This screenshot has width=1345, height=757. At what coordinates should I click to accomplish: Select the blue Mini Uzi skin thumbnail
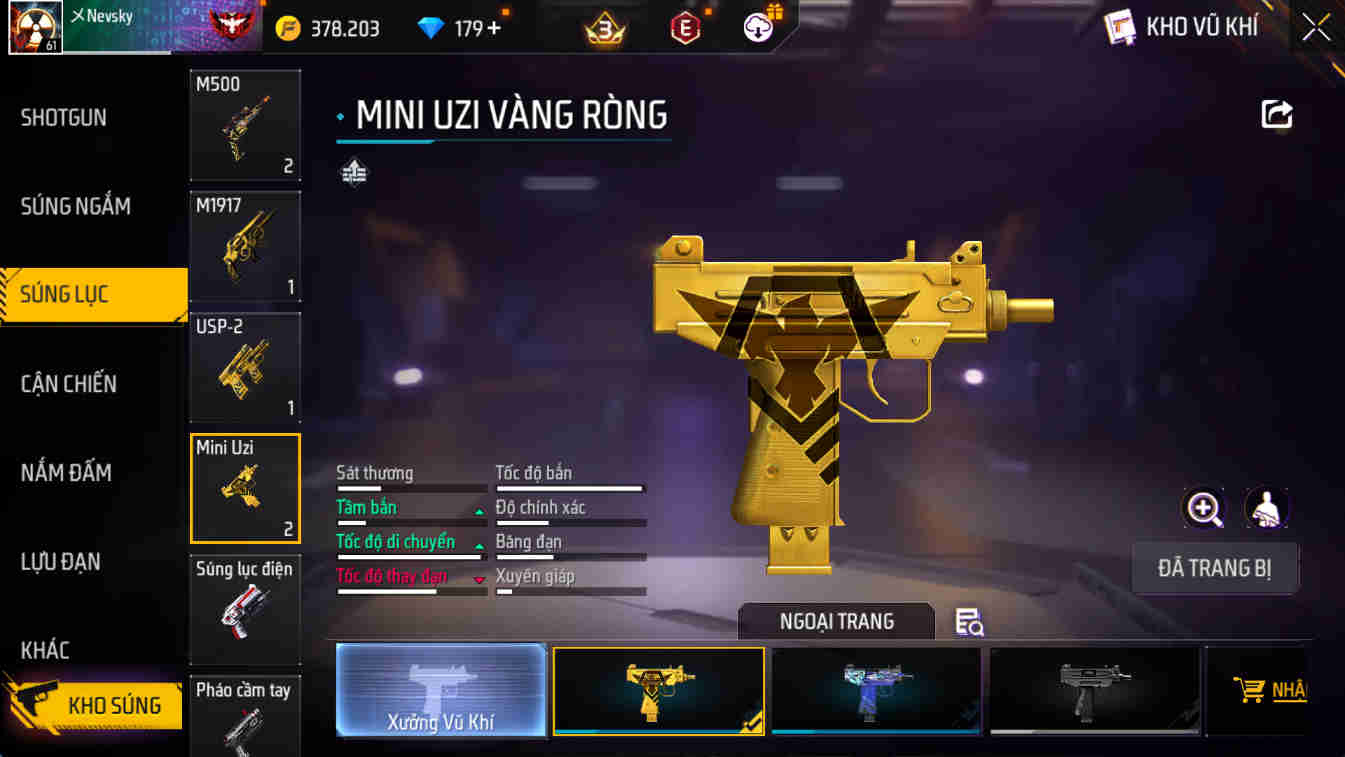[x=876, y=690]
